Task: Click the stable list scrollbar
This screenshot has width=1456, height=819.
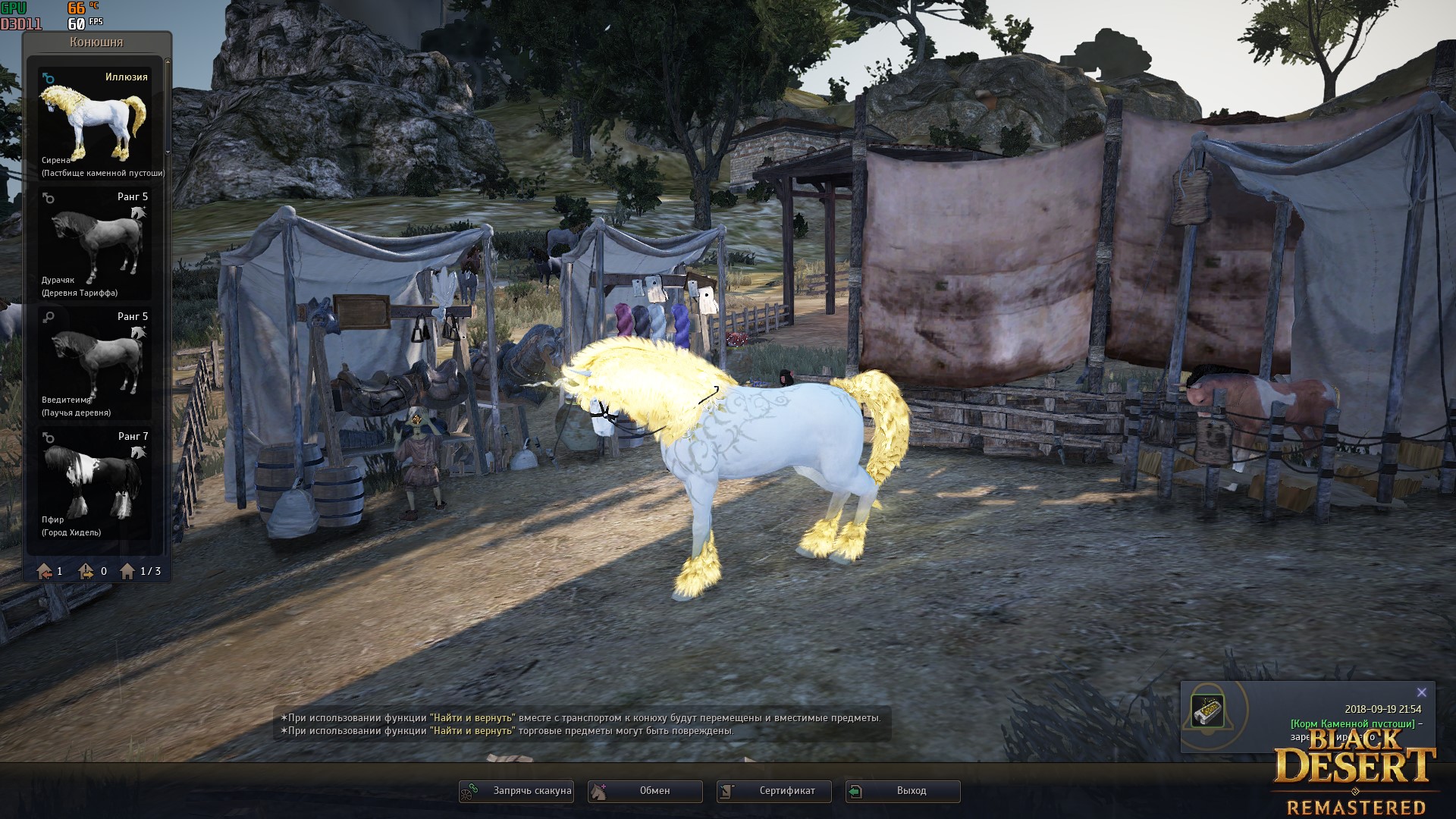Action: click(x=168, y=106)
